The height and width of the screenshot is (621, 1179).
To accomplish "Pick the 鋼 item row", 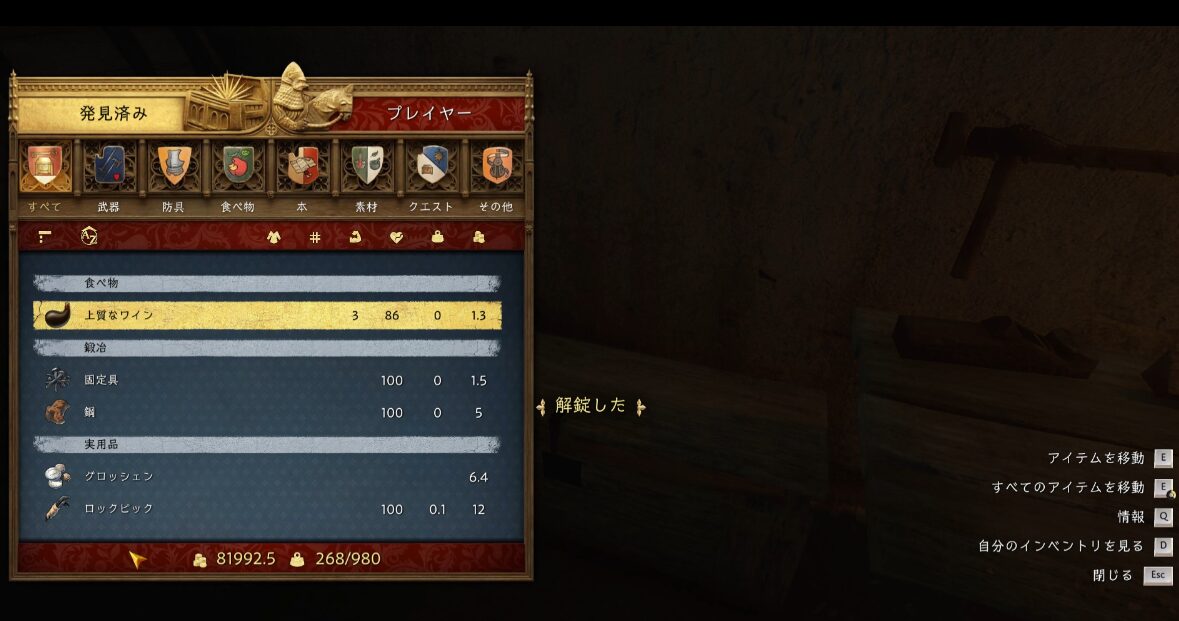I will coord(267,412).
